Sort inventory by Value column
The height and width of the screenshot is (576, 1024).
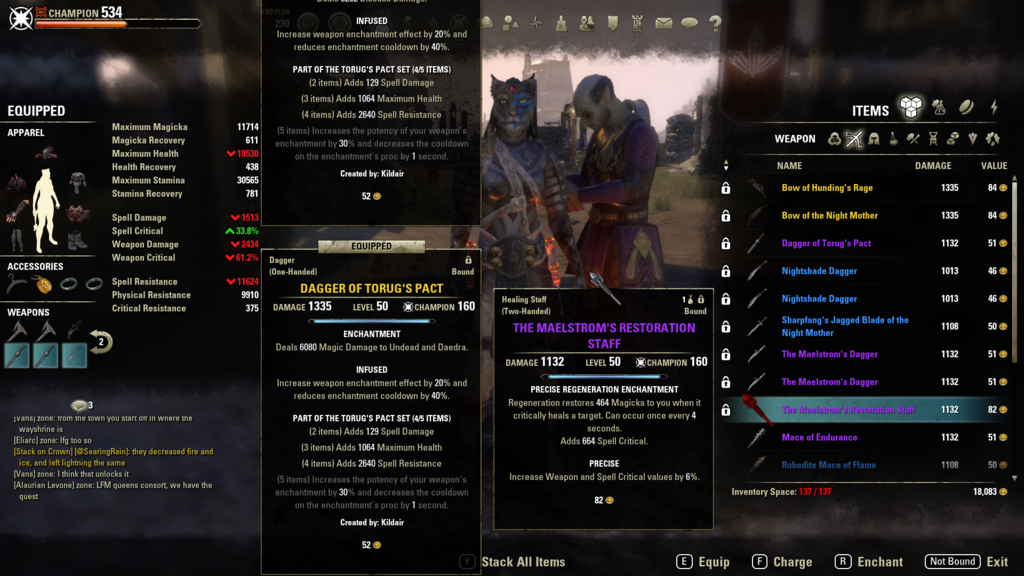tap(993, 166)
